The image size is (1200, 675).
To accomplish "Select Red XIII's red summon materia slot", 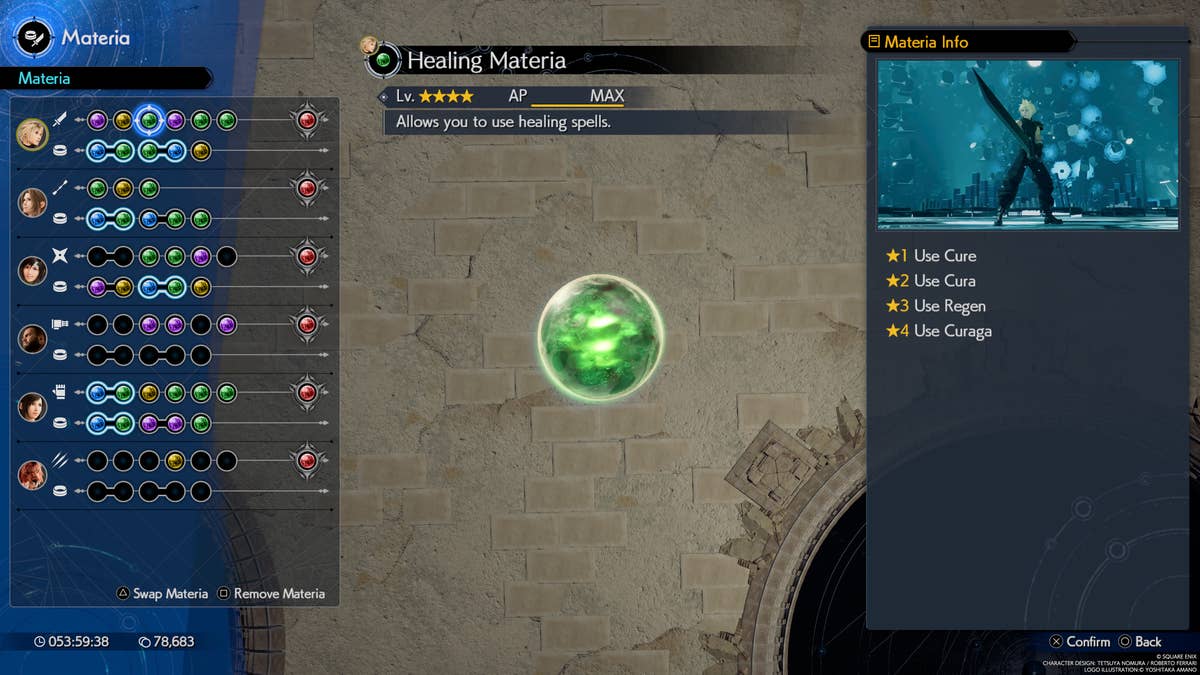I will (307, 460).
